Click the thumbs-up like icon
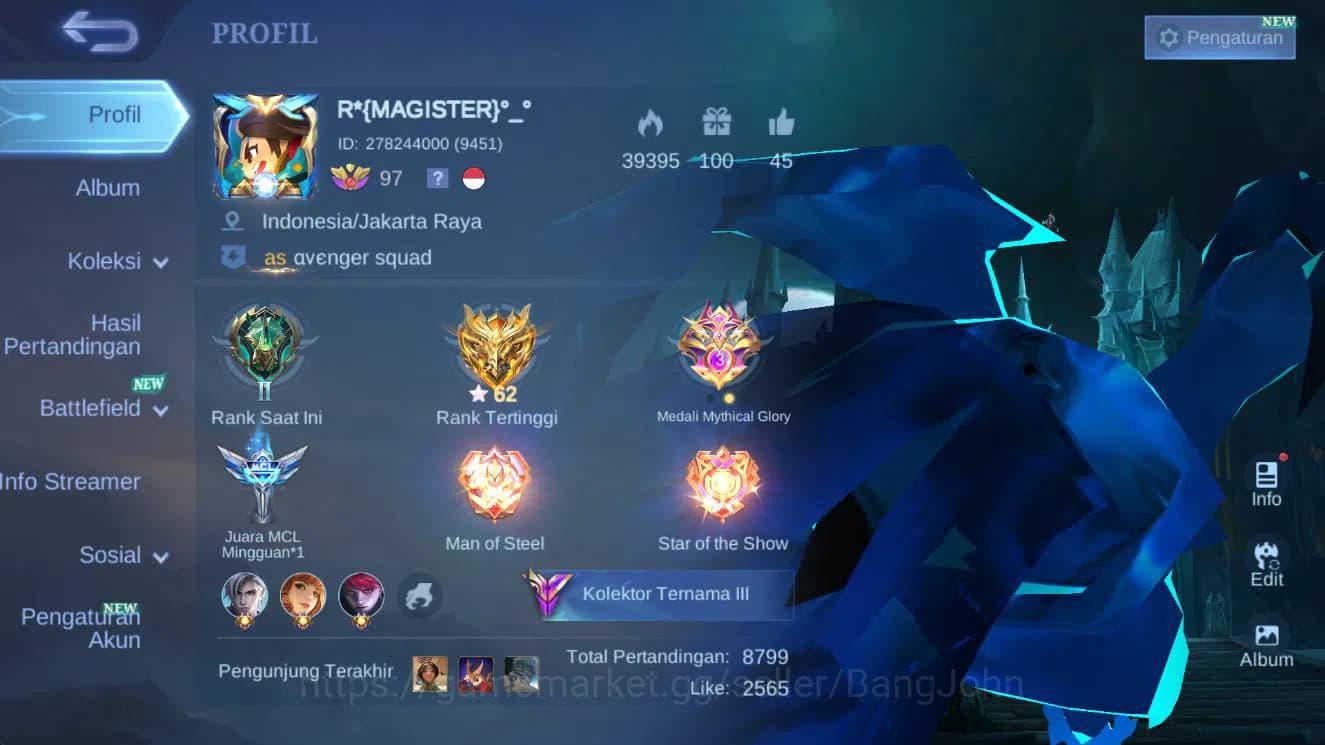1325x745 pixels. coord(781,122)
